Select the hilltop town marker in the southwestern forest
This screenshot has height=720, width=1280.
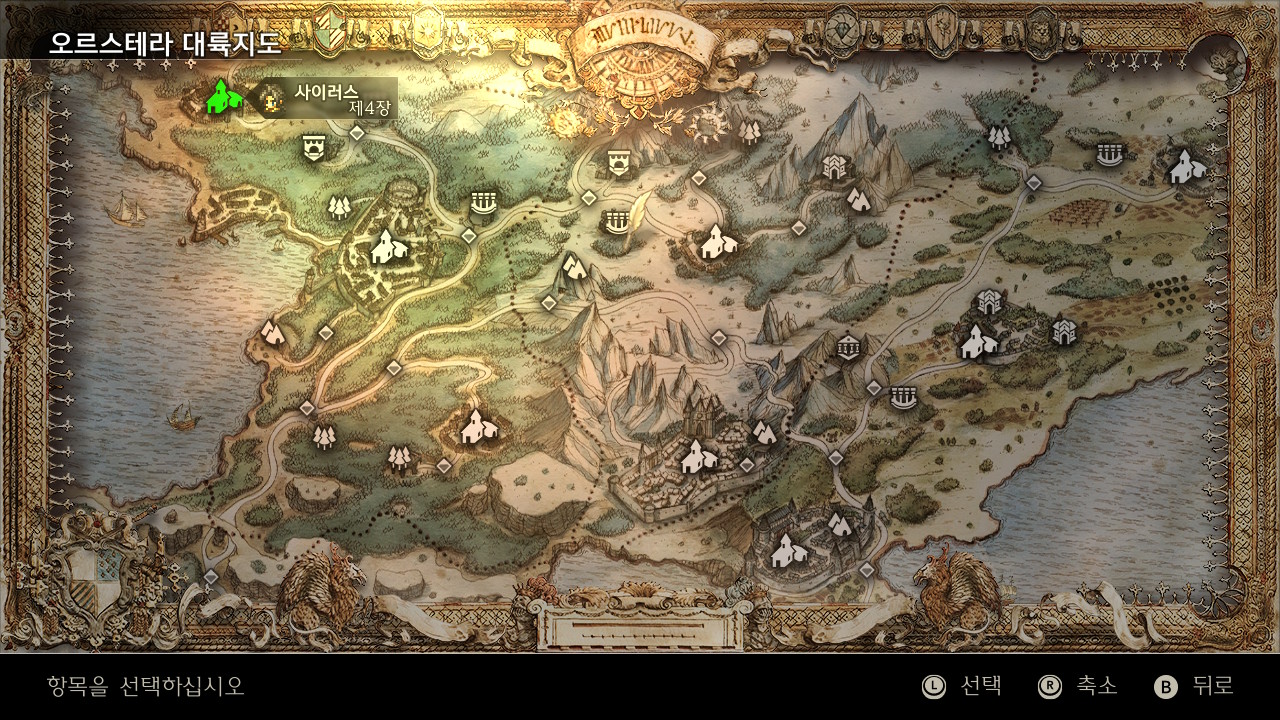(477, 427)
